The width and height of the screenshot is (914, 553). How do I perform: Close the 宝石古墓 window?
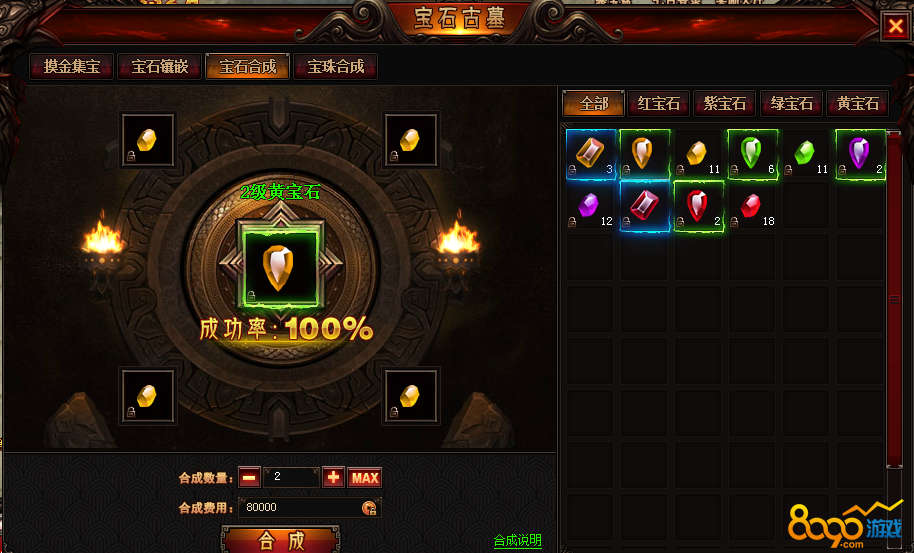[x=894, y=27]
